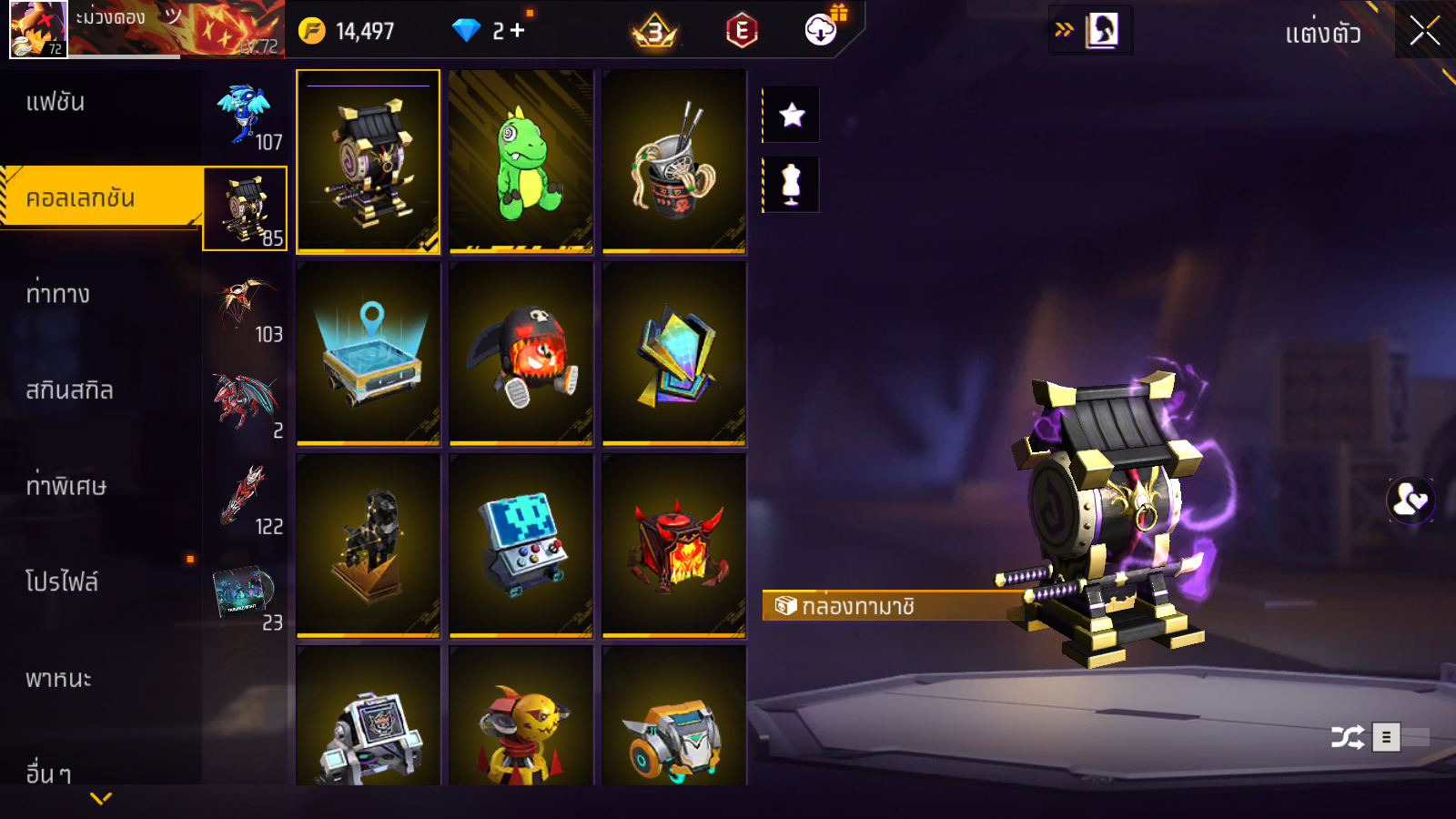This screenshot has width=1456, height=819.
Task: Select the คอลเลกชัน category tab
Action: [x=100, y=197]
